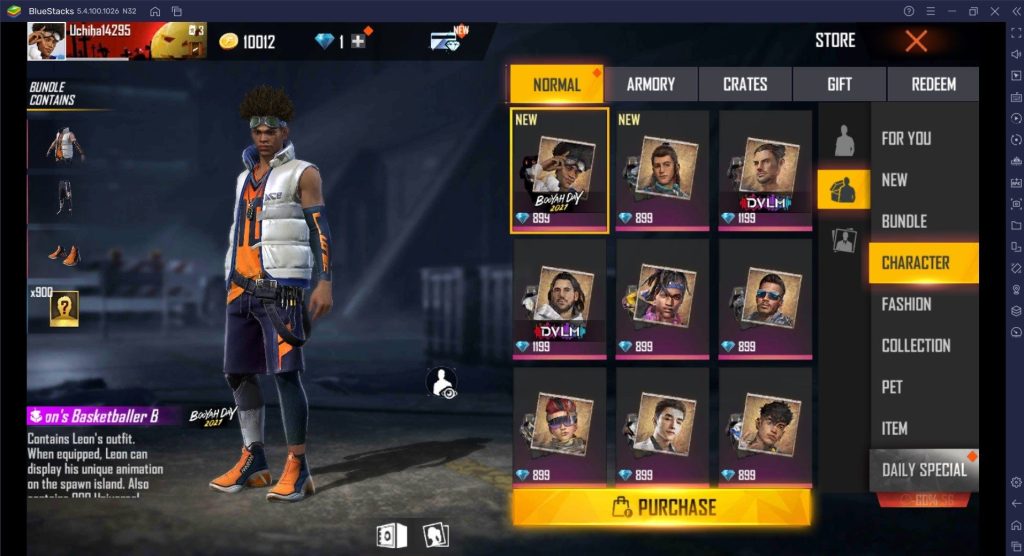Screen dimensions: 1024x556
Task: Browse the Collection category
Action: coord(916,345)
